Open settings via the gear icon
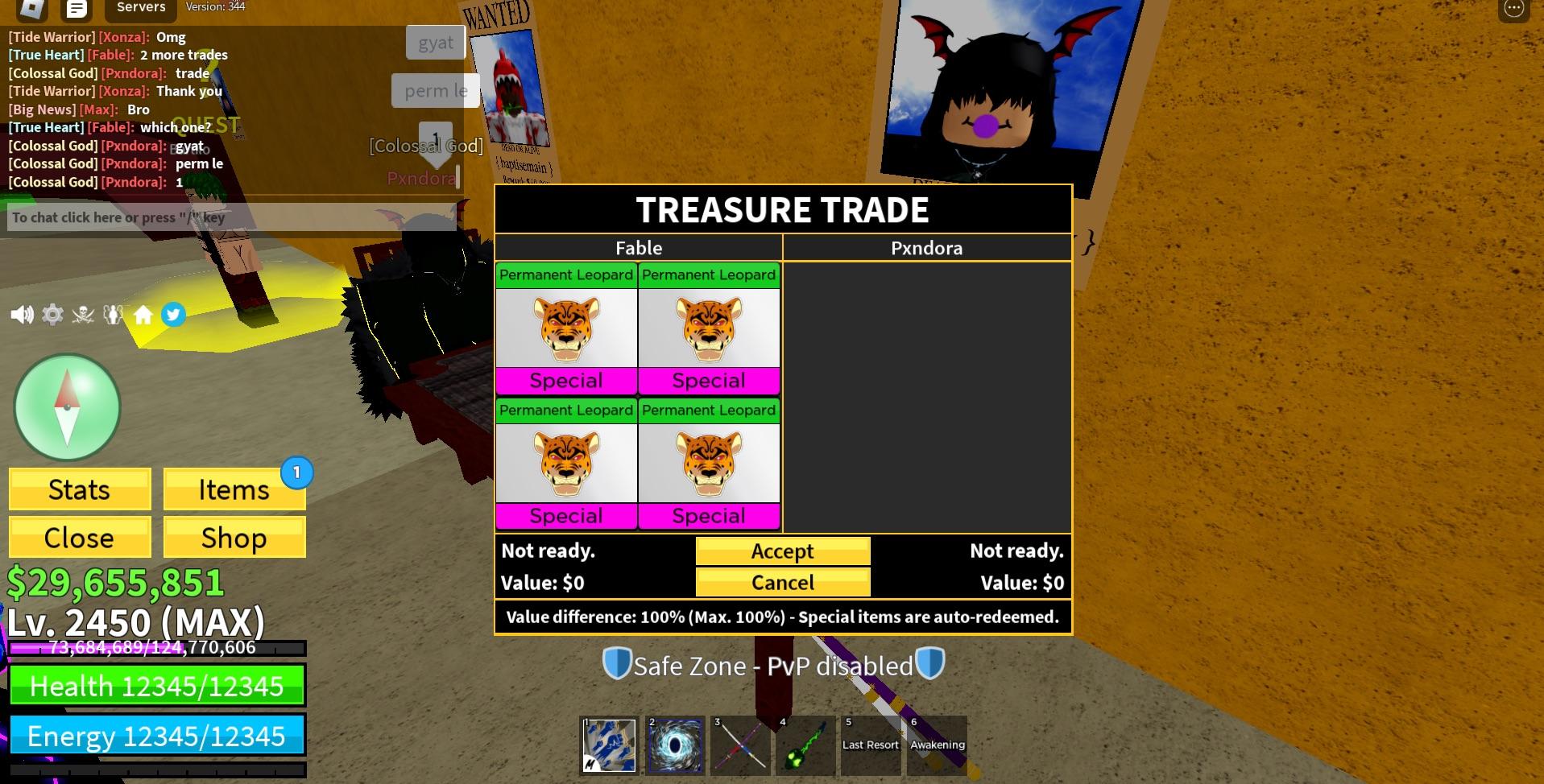The width and height of the screenshot is (1544, 784). [x=52, y=315]
